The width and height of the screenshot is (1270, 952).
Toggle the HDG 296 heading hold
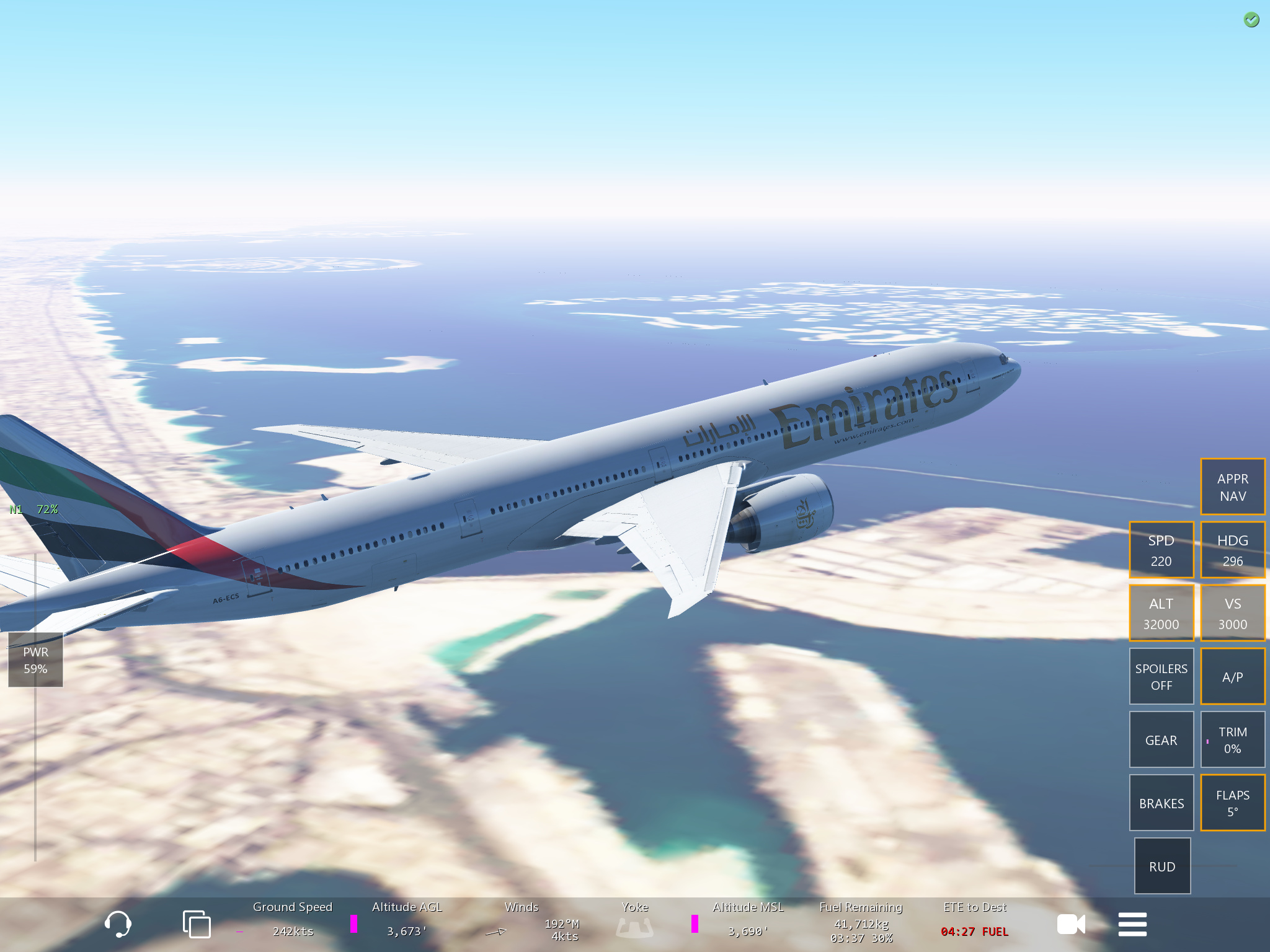(x=1232, y=550)
